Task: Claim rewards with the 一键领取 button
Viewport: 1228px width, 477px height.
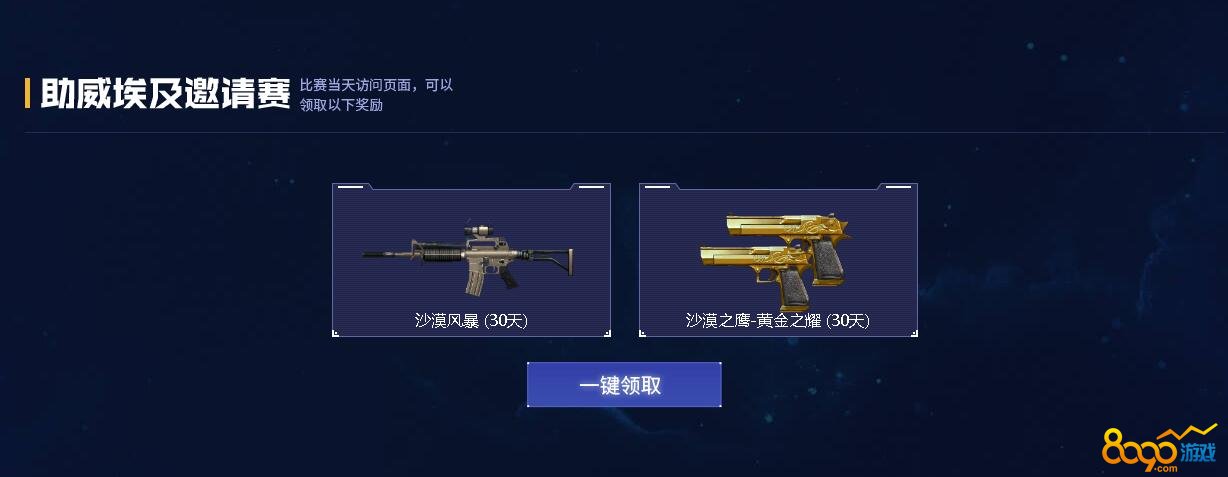Action: [x=623, y=385]
